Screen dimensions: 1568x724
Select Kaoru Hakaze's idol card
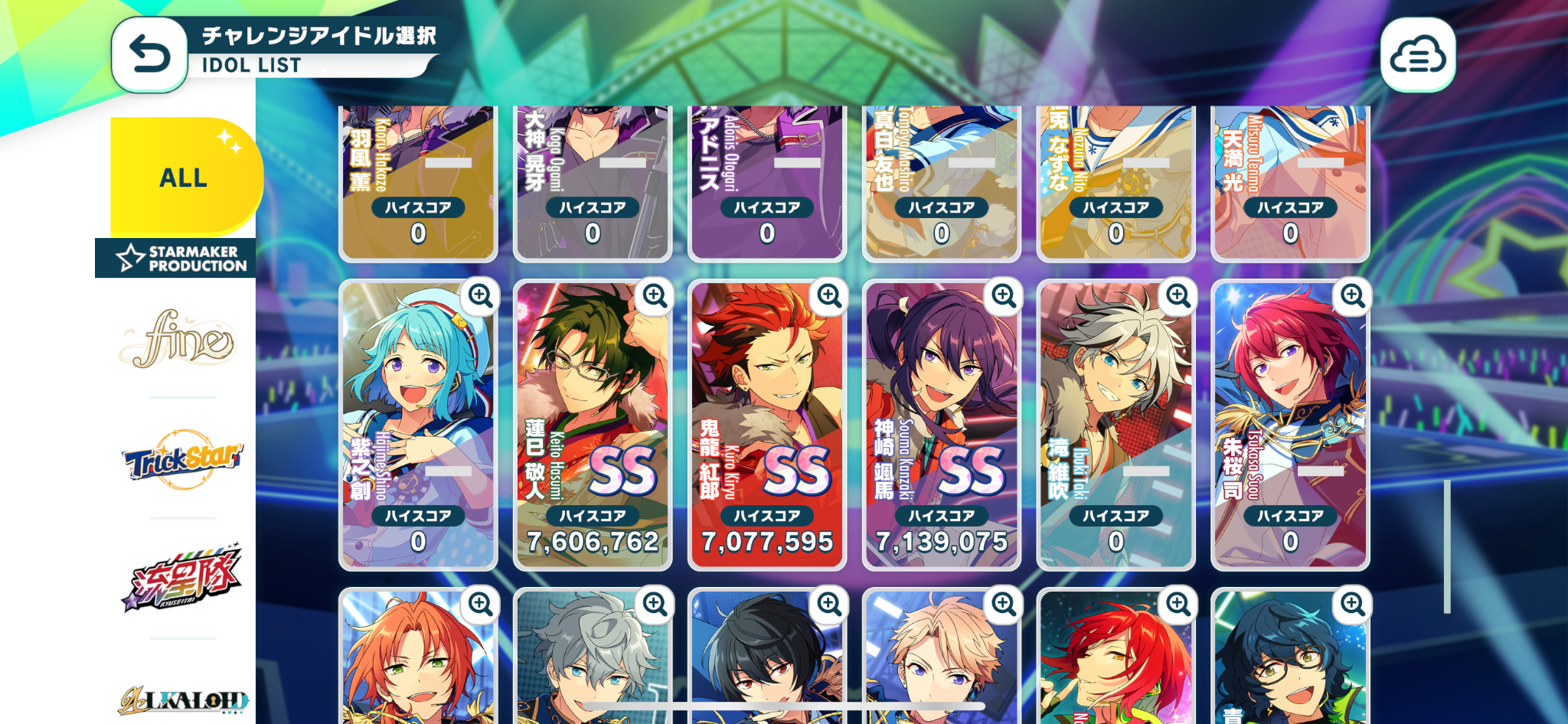(417, 184)
